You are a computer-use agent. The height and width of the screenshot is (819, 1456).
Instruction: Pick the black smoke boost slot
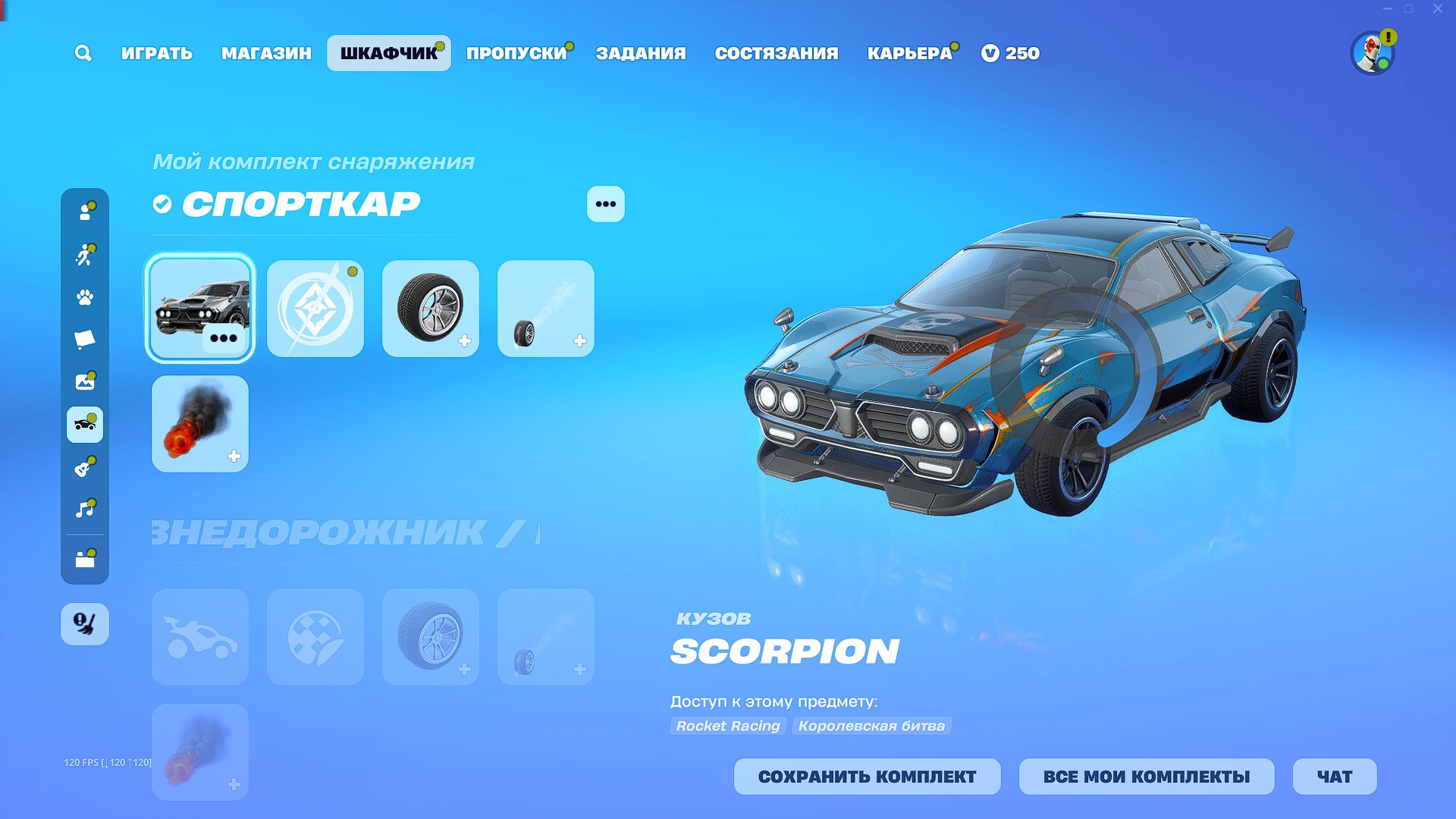pos(200,424)
